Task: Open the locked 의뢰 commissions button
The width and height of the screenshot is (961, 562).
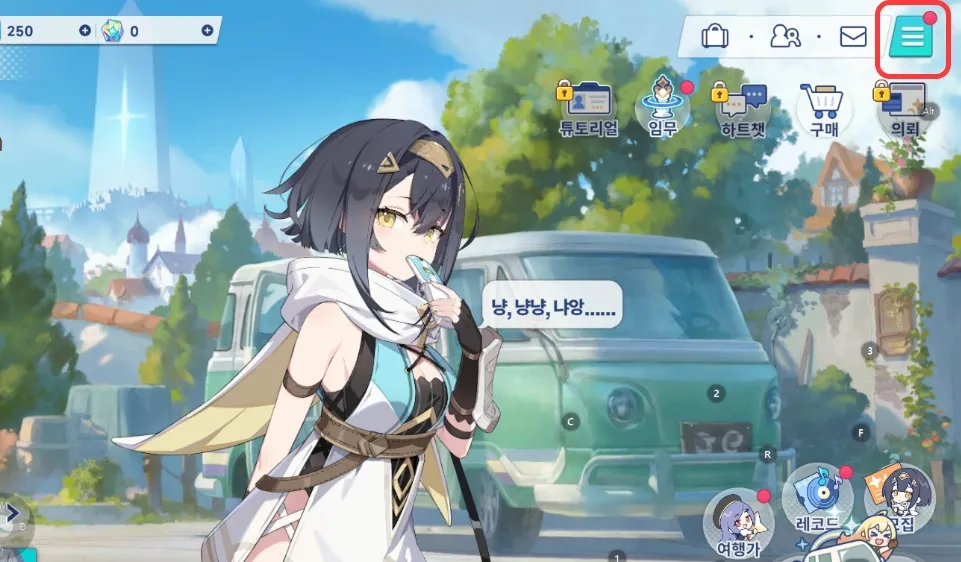Action: [905, 108]
